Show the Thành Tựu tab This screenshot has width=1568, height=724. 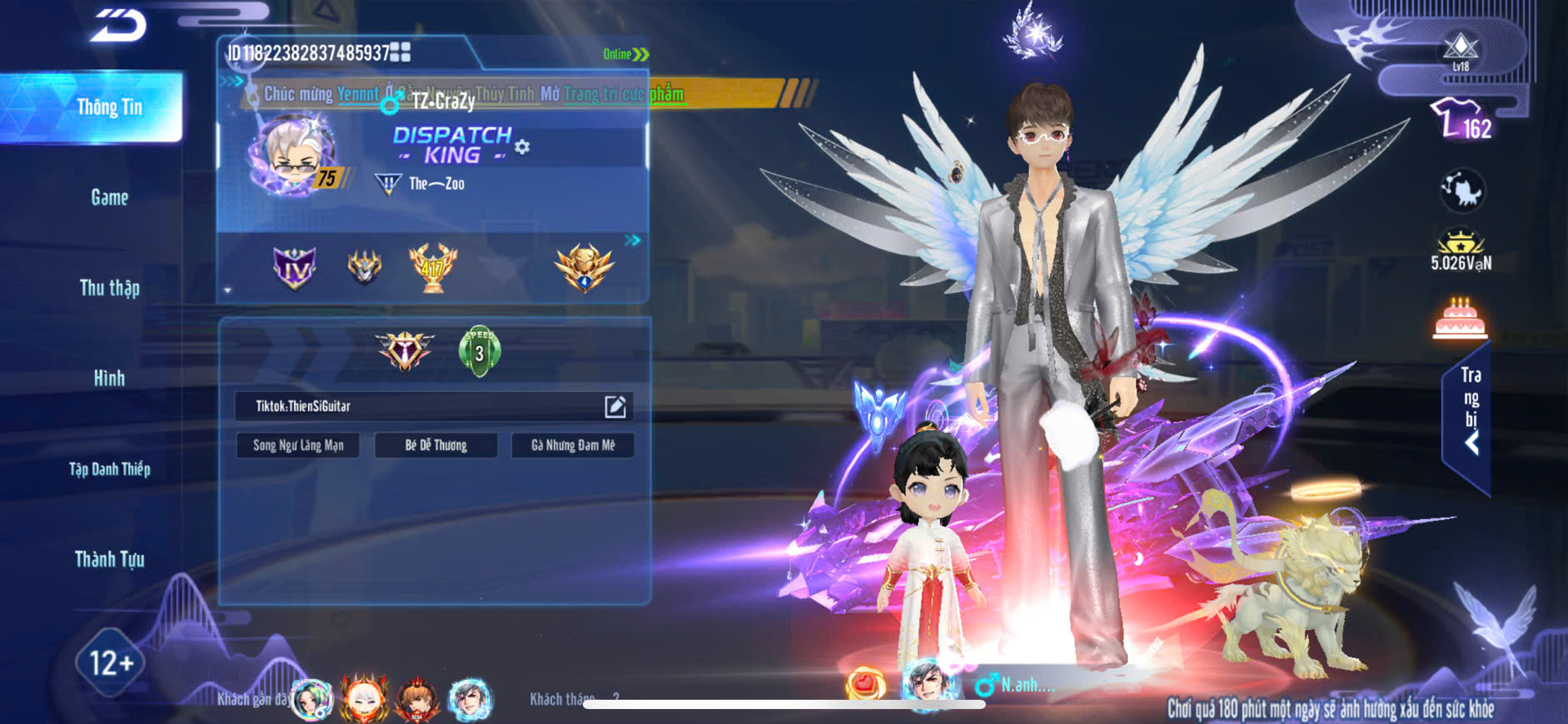point(109,559)
